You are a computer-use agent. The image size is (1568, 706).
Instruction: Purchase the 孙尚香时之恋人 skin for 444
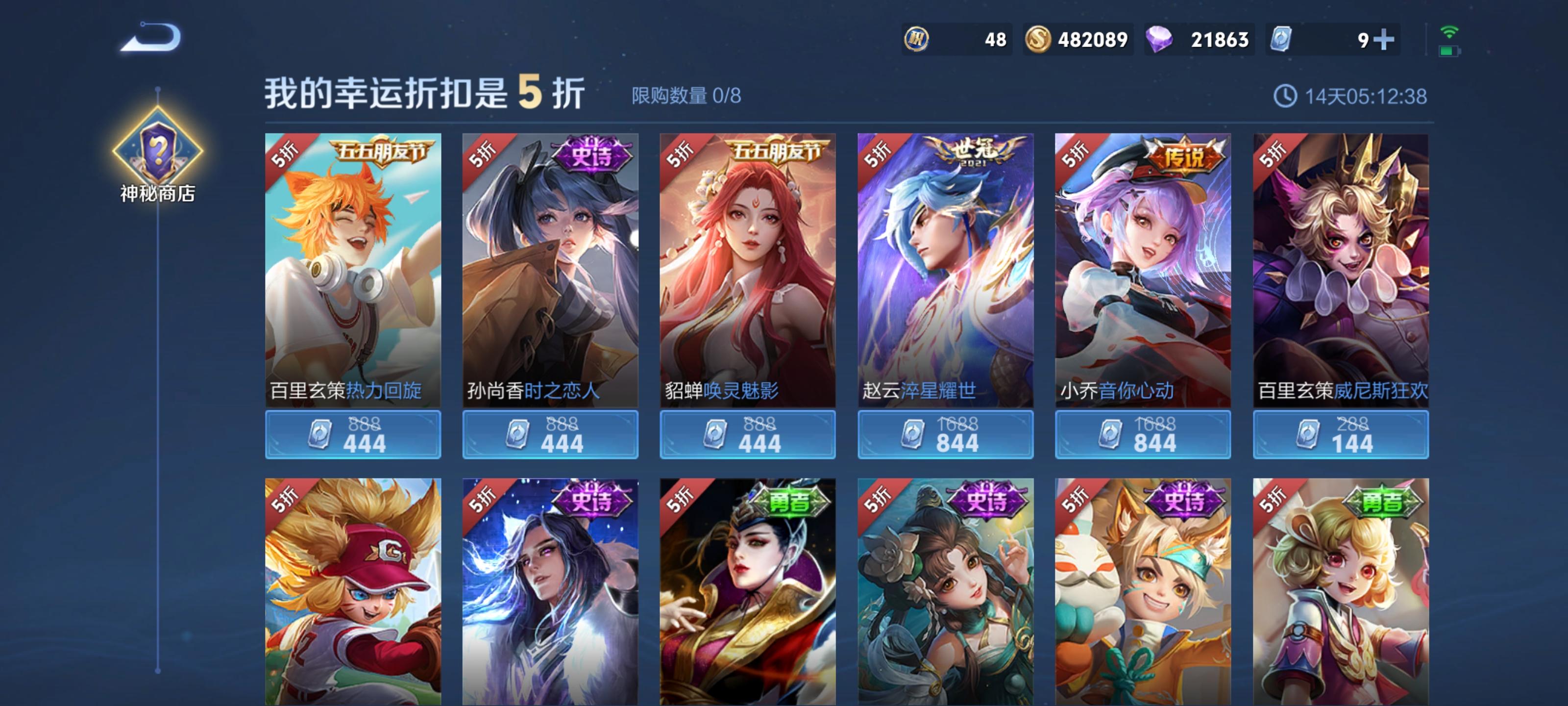(x=550, y=434)
